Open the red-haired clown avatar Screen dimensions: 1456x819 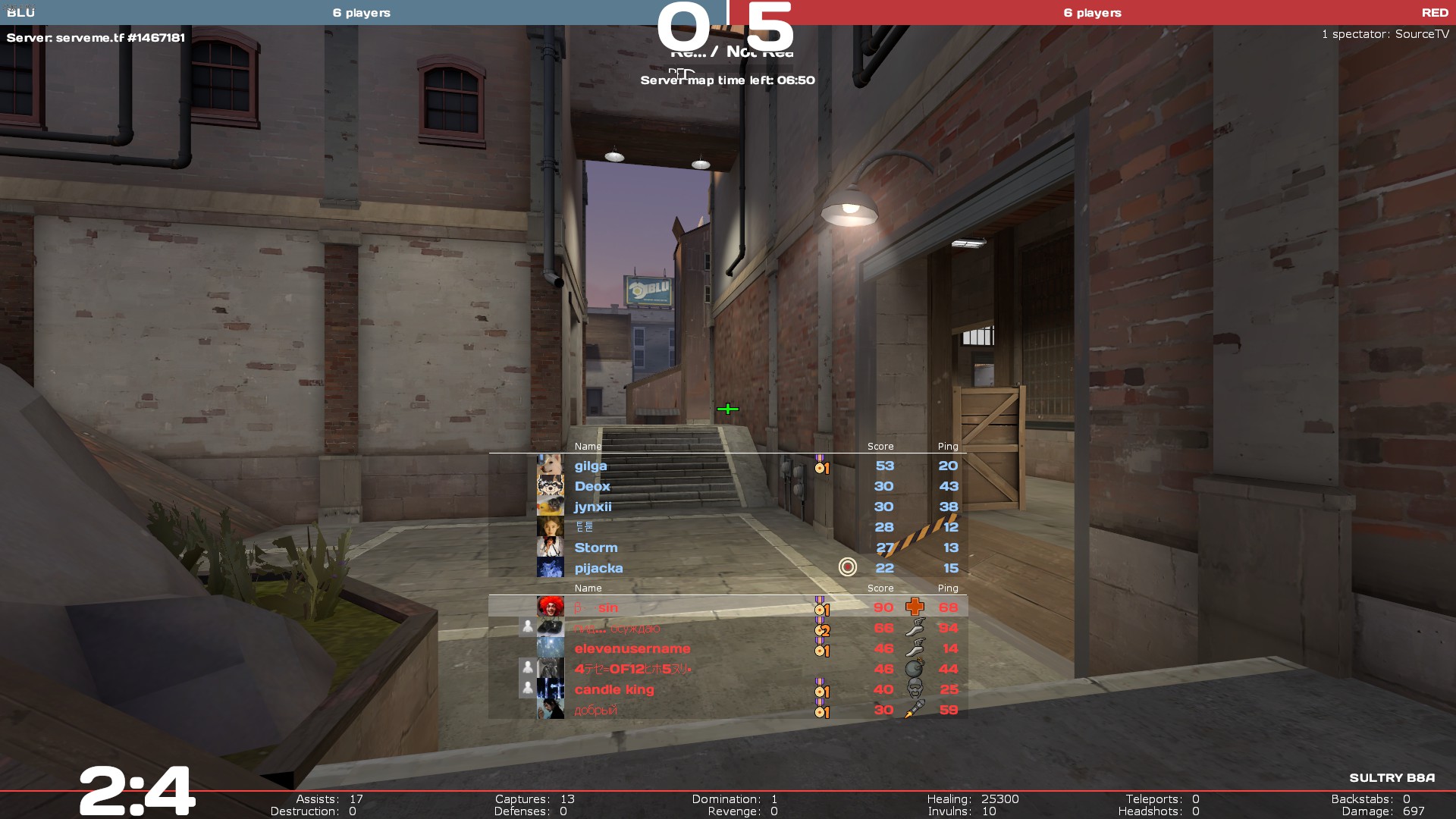(x=550, y=607)
